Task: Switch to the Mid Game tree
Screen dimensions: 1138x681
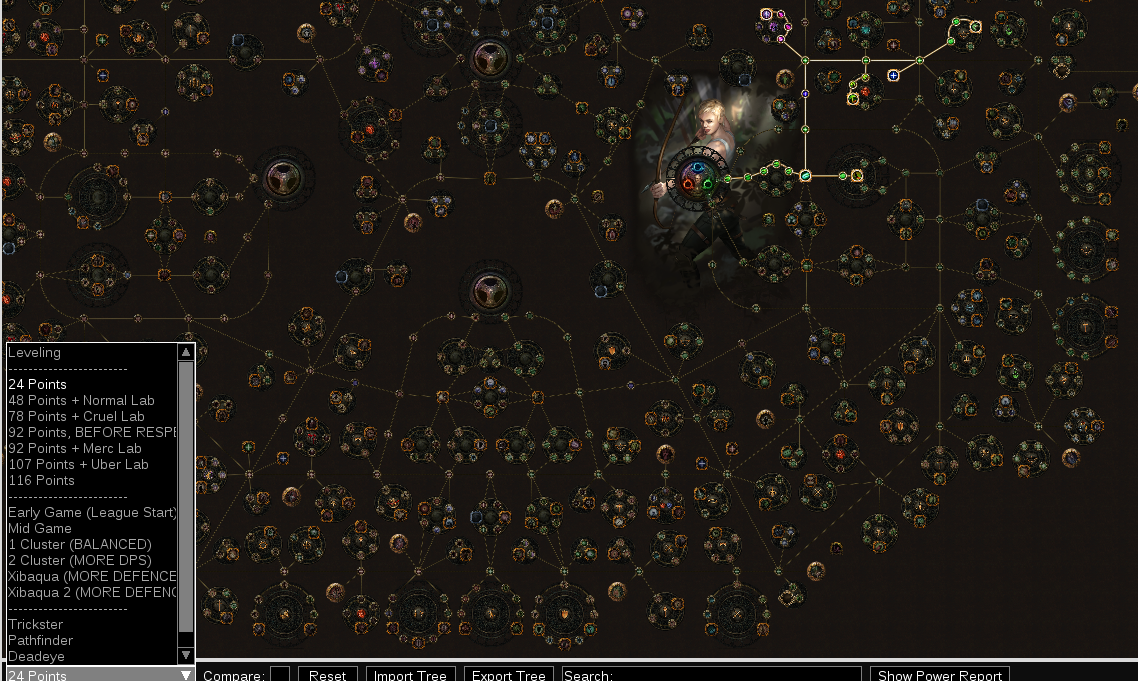Action: (40, 528)
